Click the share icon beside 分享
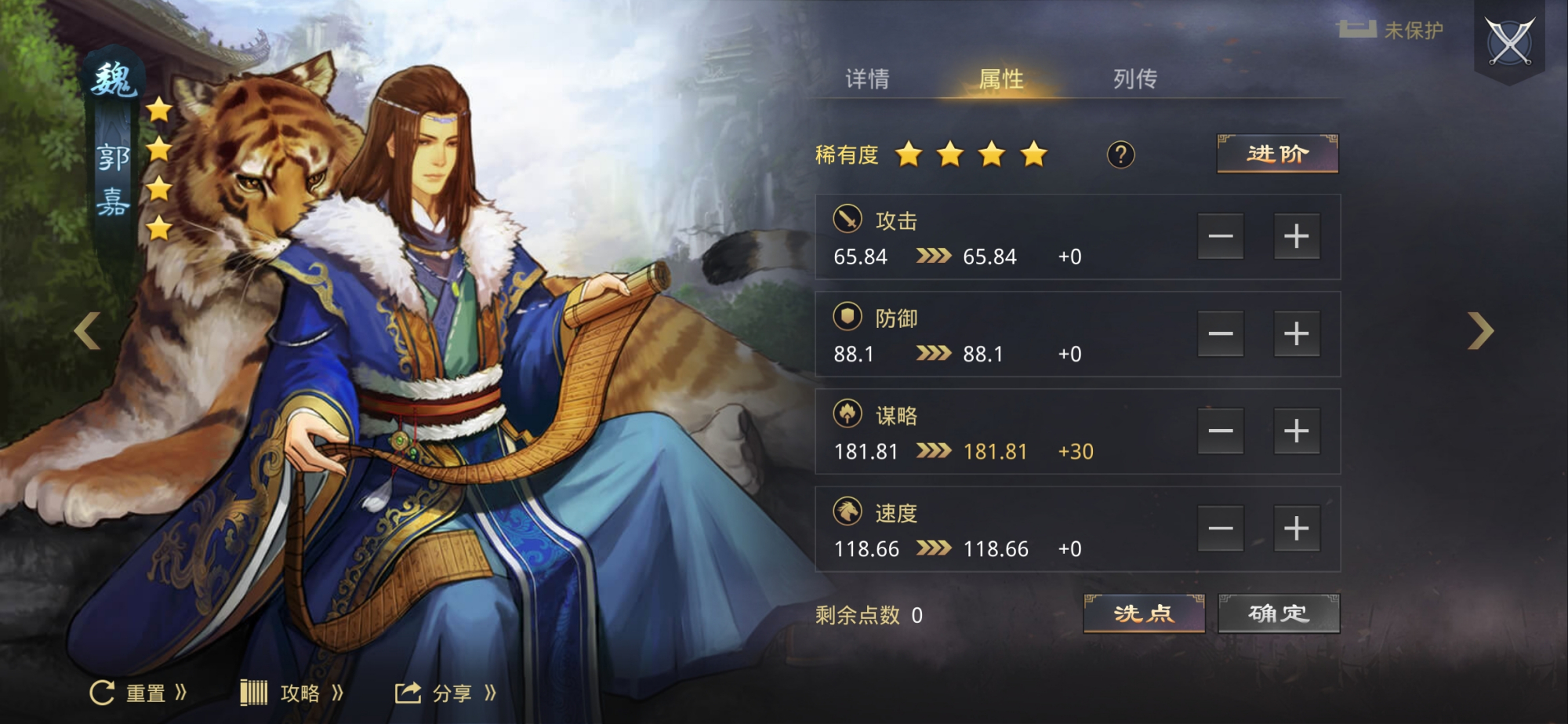Screen dimensions: 1568x724 pos(407,691)
